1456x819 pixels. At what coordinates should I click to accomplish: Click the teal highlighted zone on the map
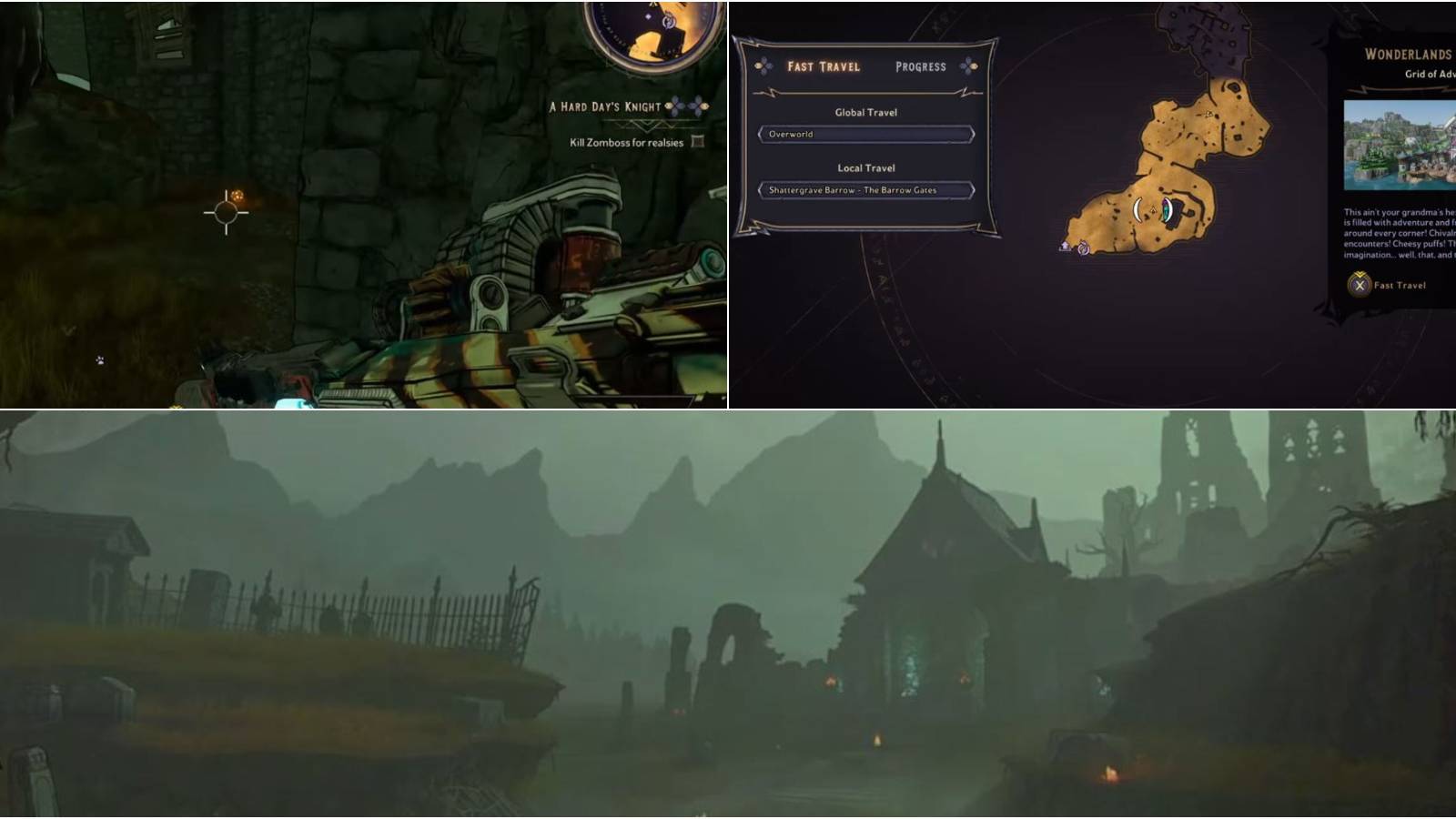(x=1168, y=211)
